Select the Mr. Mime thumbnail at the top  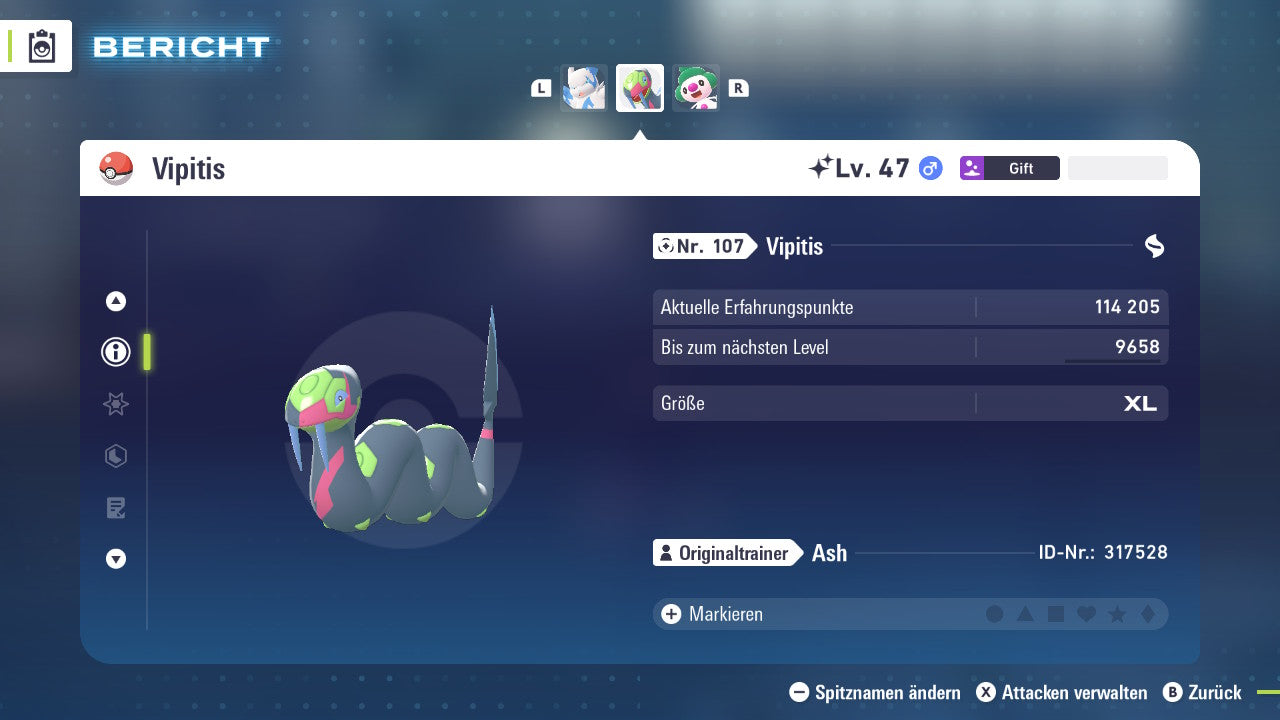click(x=696, y=87)
